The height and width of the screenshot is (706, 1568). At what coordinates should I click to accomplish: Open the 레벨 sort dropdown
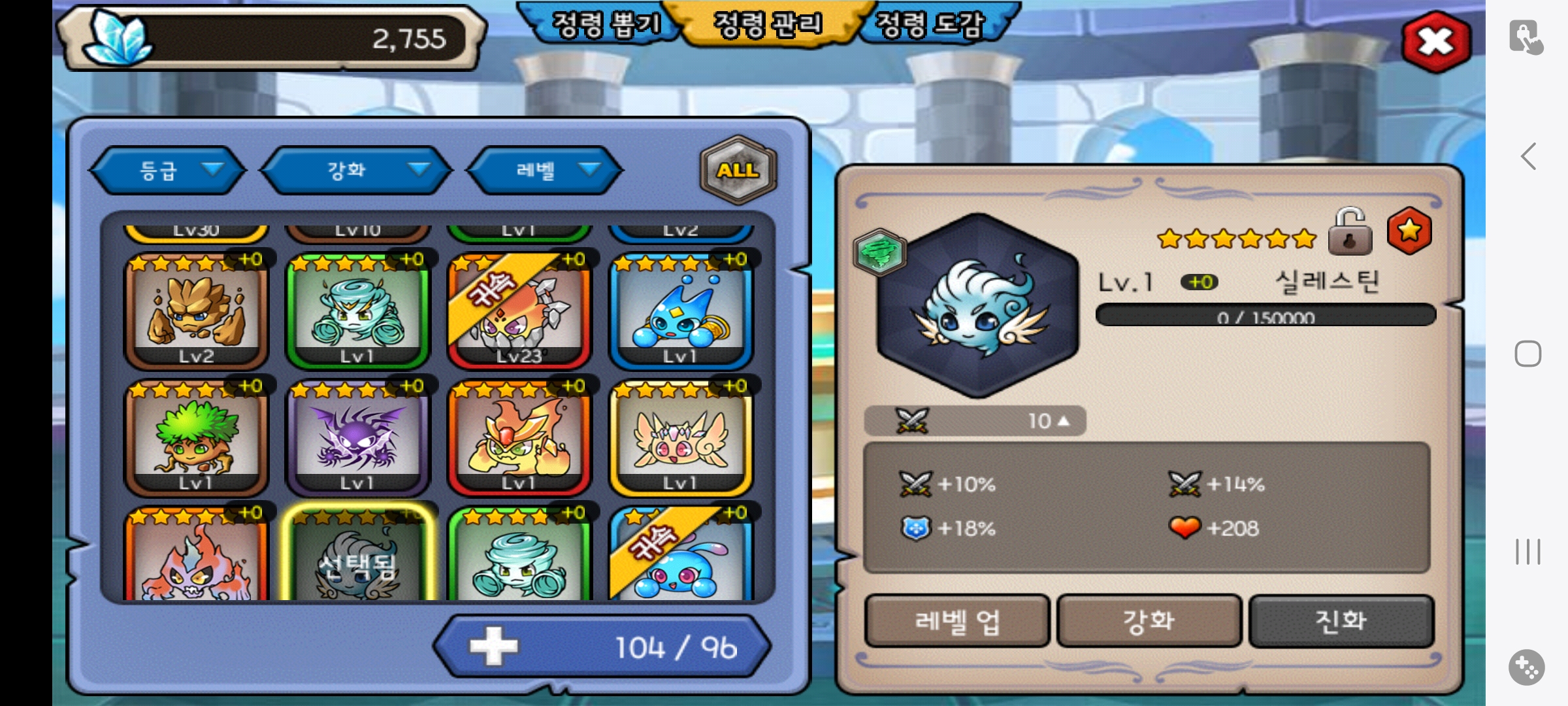point(544,171)
